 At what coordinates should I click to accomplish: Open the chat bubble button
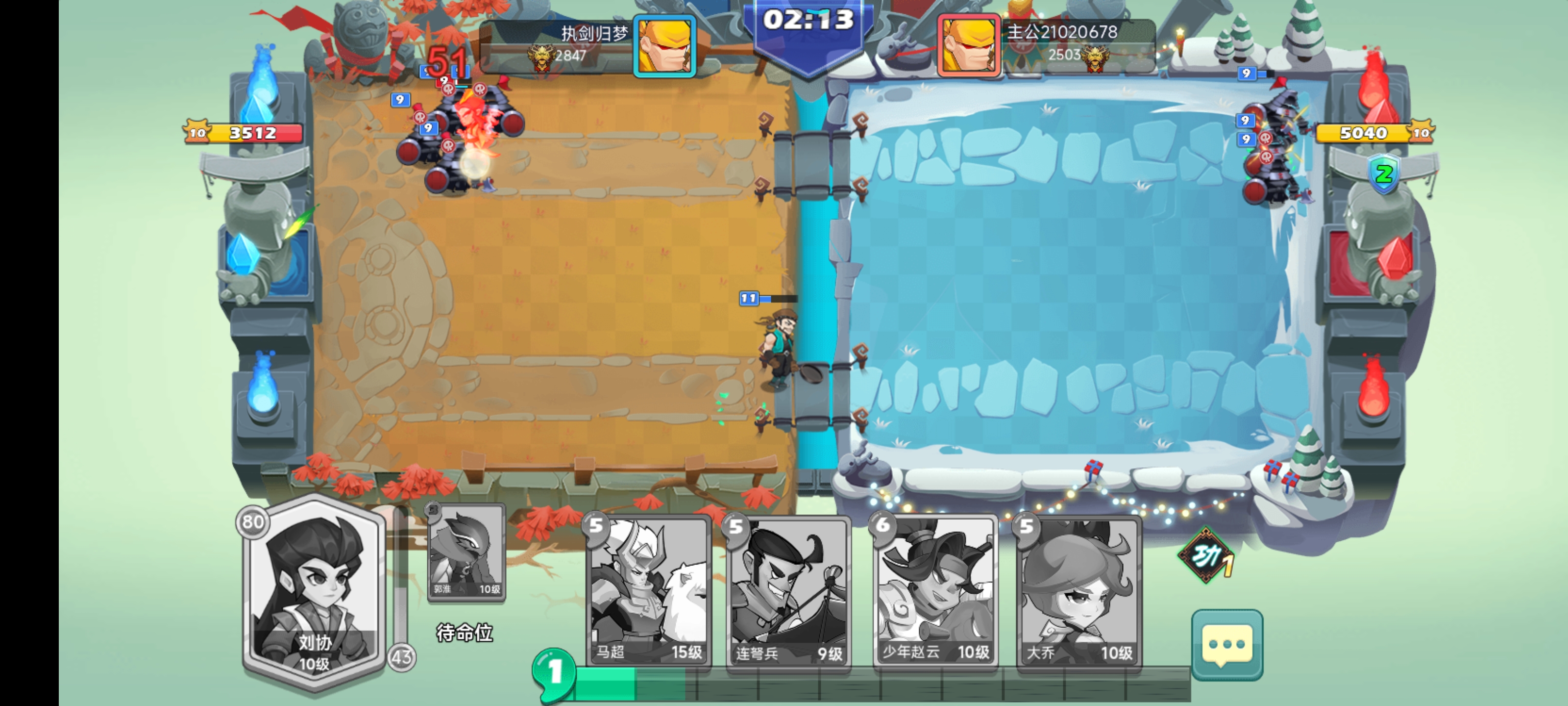(1226, 645)
